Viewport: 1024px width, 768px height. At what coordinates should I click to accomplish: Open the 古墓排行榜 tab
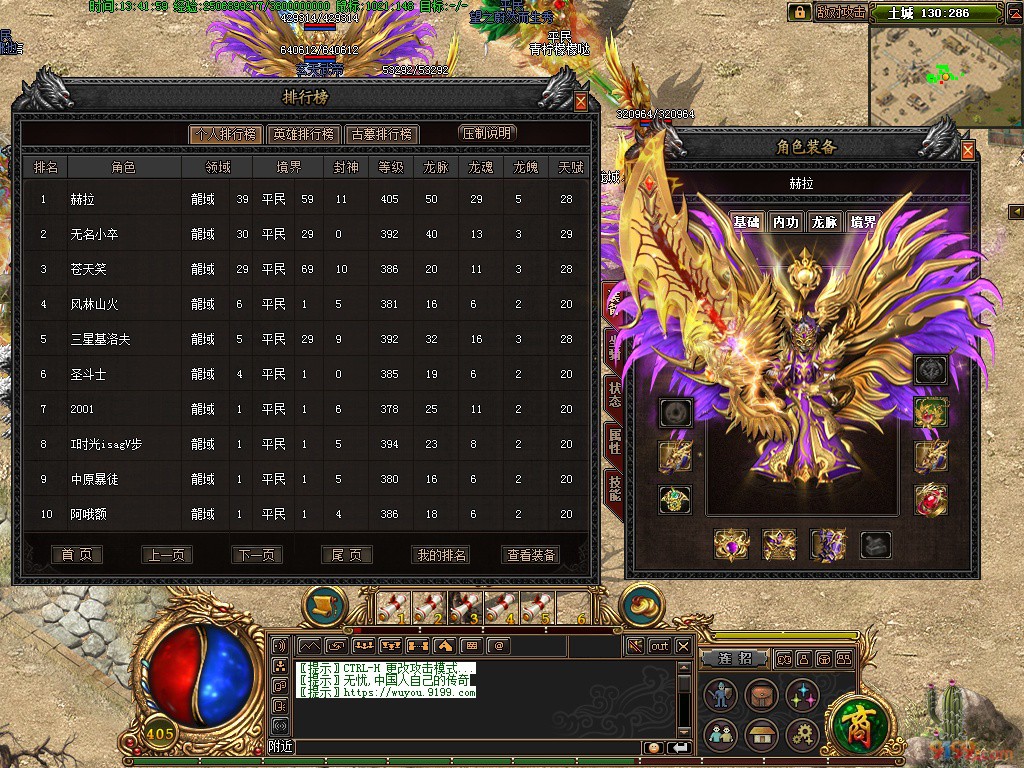381,134
